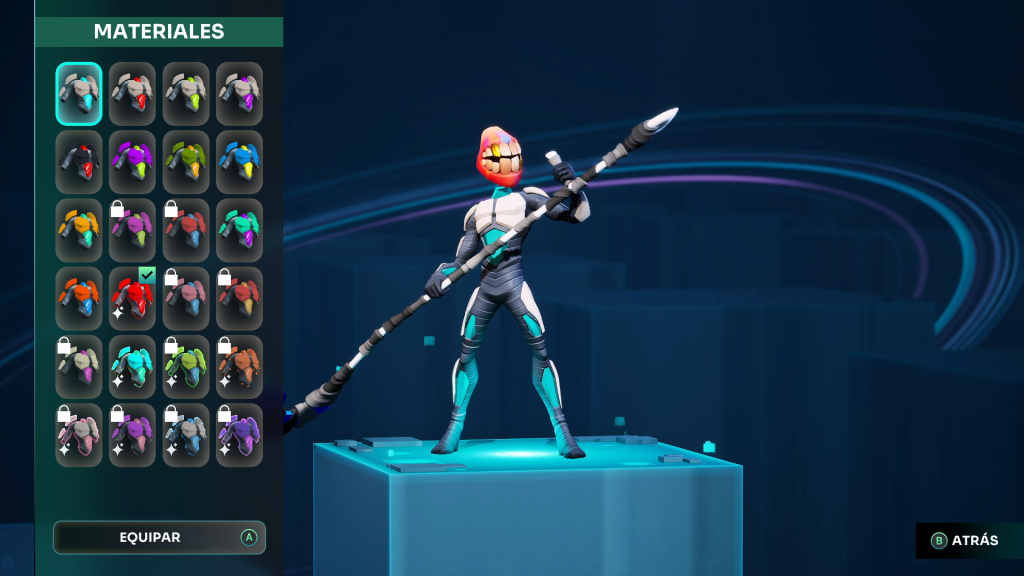Pick the unlocked cyan sparkle armor
1024x576 pixels.
coord(133,366)
